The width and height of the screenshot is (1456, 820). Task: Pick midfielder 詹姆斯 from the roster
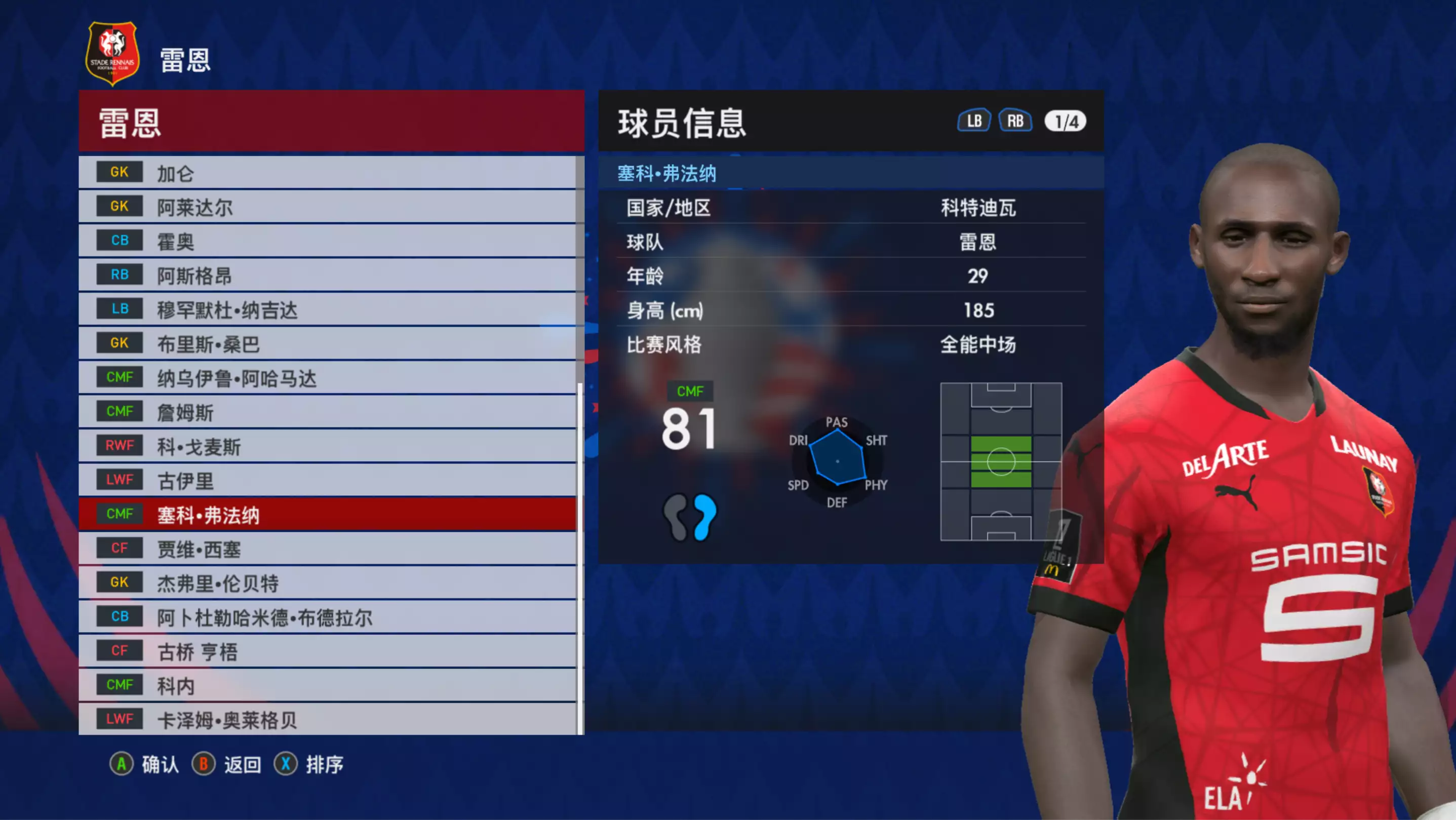[x=328, y=412]
